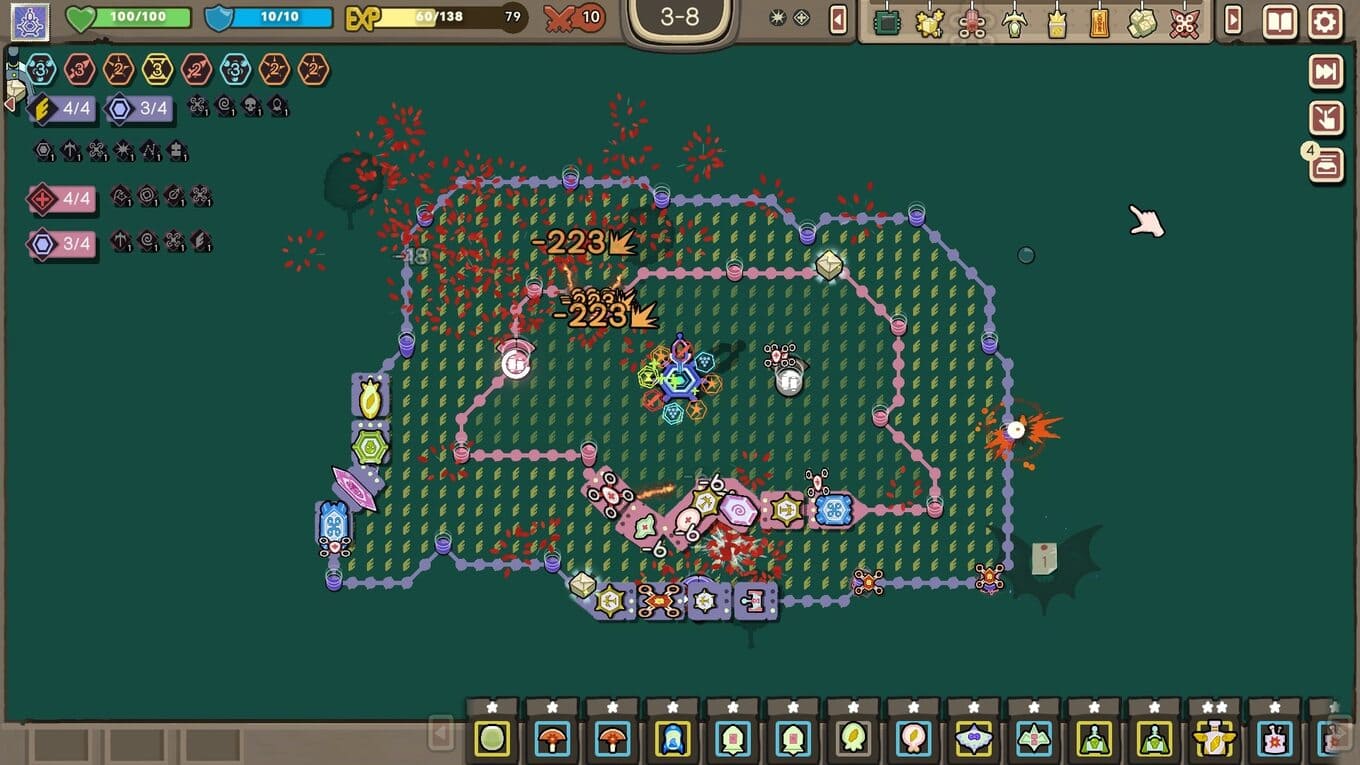Select the purple manta ray card
The height and width of the screenshot is (765, 1360).
[973, 739]
